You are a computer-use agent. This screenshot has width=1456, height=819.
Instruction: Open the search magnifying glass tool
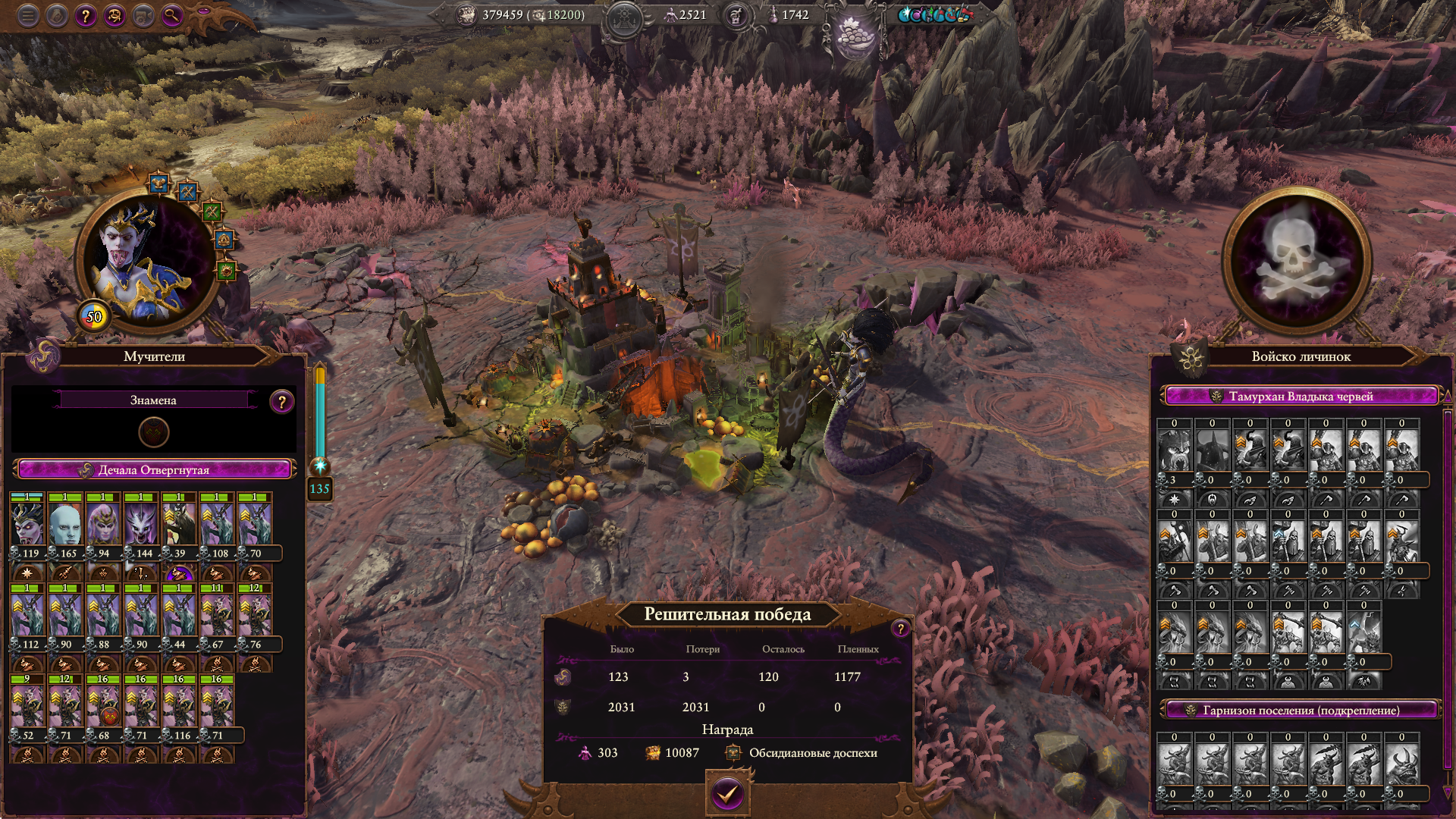(x=172, y=15)
